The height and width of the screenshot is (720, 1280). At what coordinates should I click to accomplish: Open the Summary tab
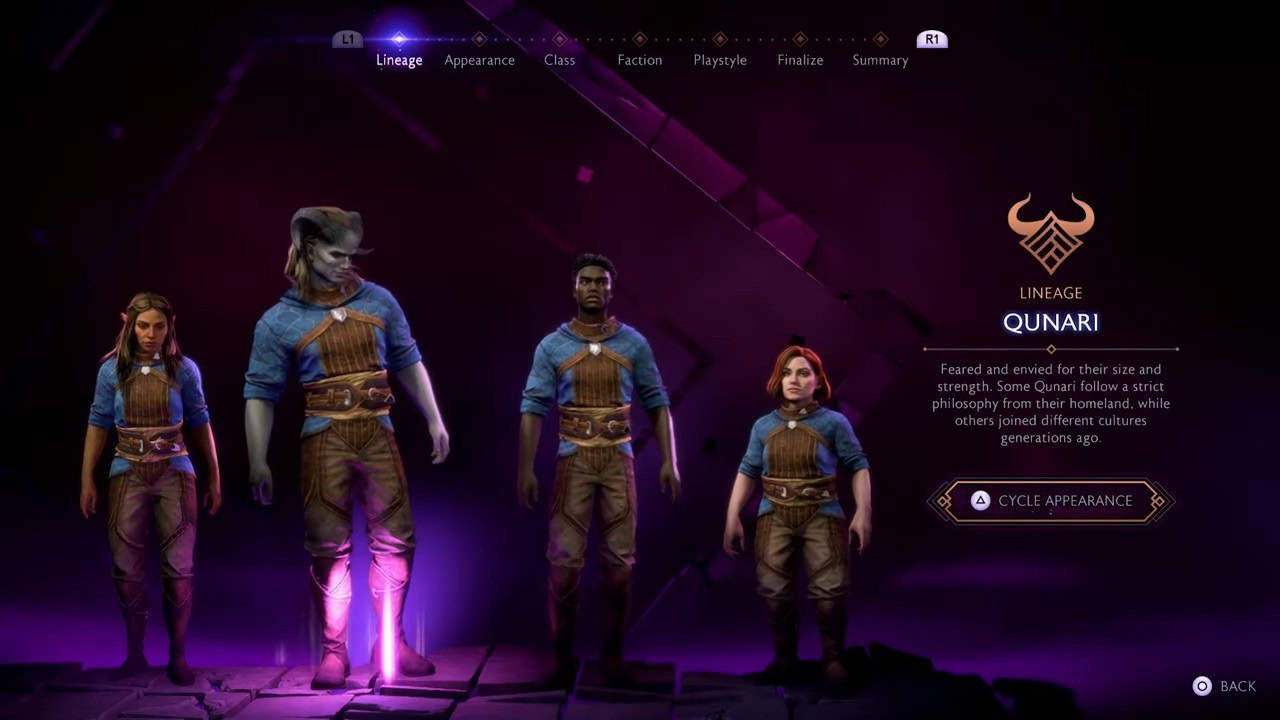tap(880, 60)
